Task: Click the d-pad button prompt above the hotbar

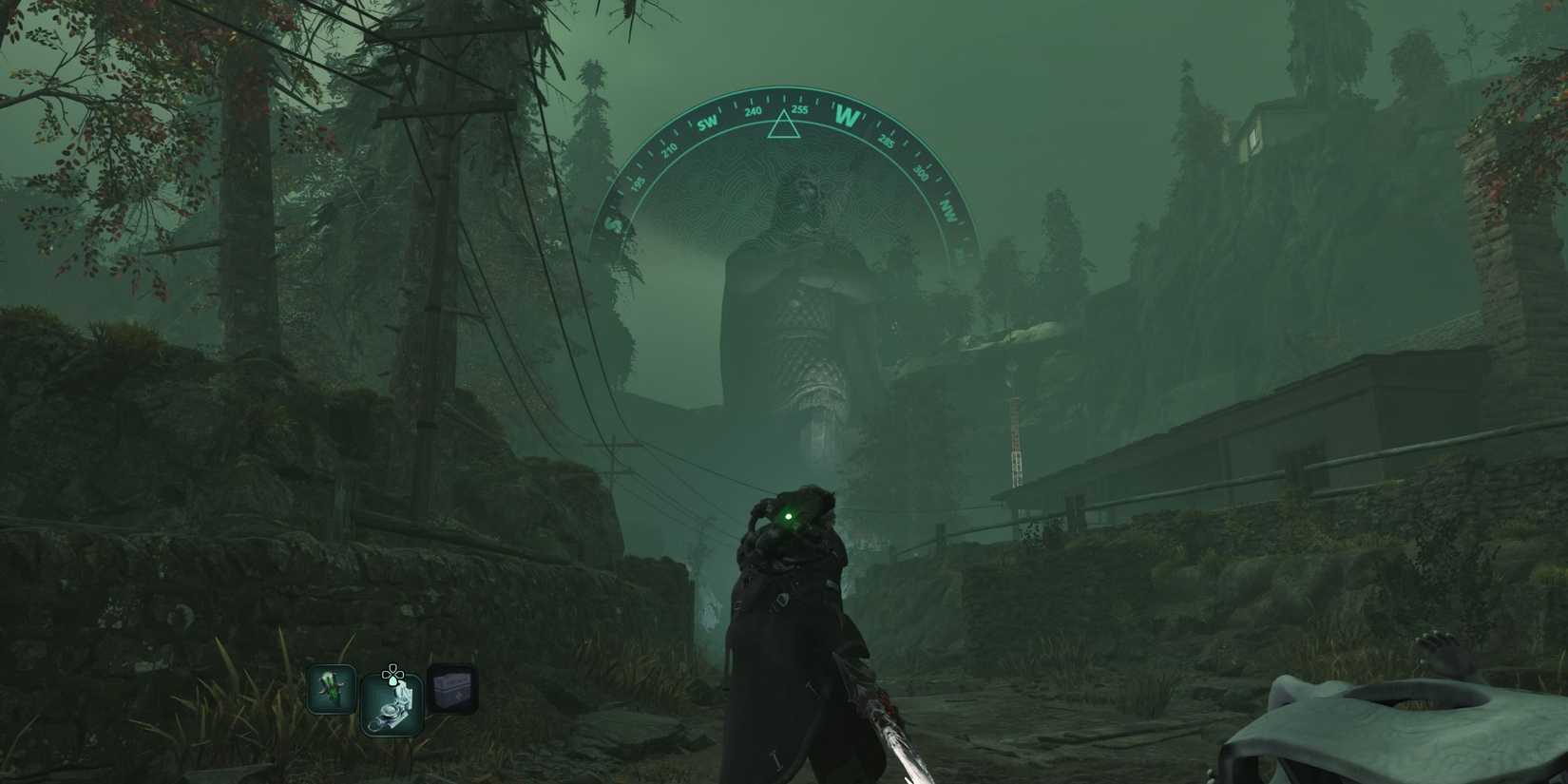Action: 392,674
